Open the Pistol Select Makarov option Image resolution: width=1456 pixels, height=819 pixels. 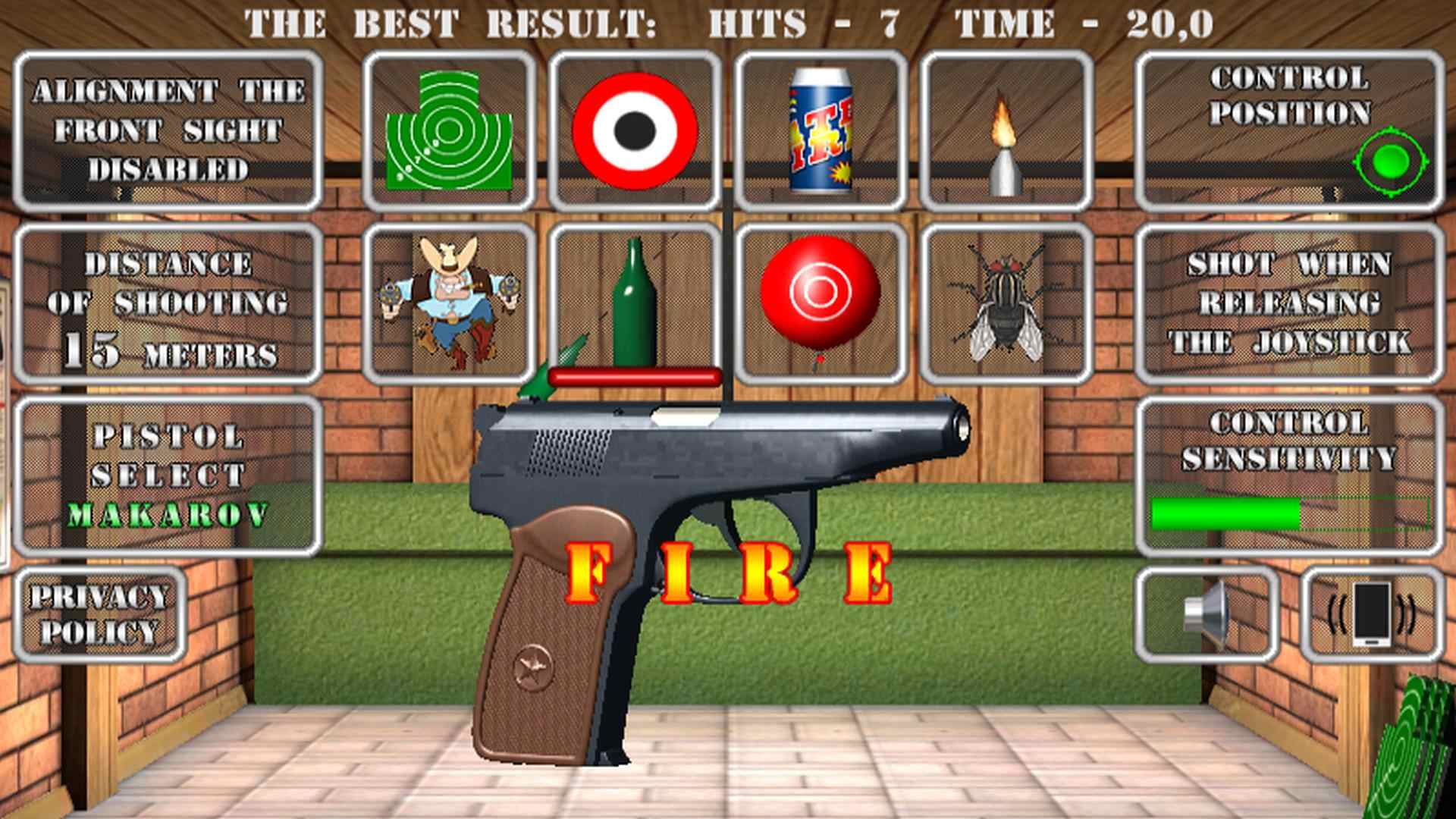pos(171,470)
